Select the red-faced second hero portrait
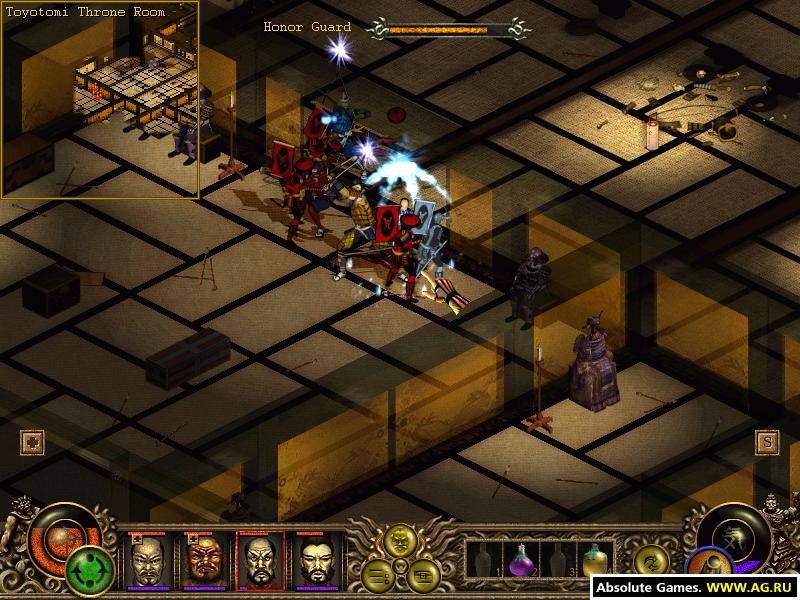This screenshot has width=800, height=600. pos(203,561)
